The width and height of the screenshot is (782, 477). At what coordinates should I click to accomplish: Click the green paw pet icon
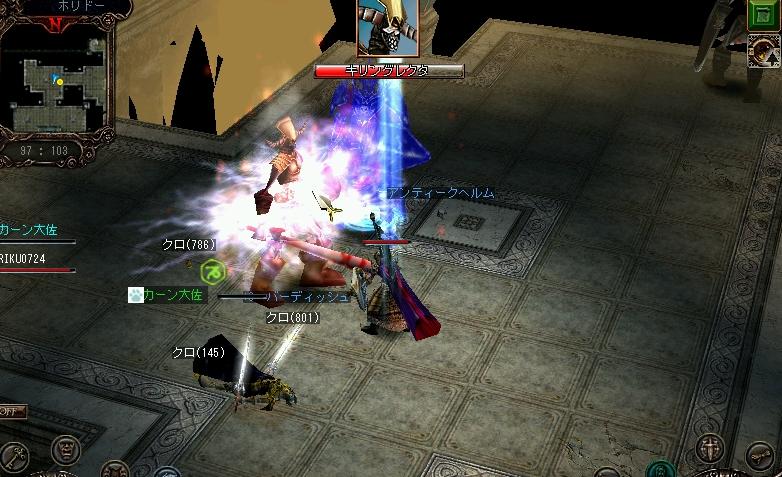136,295
